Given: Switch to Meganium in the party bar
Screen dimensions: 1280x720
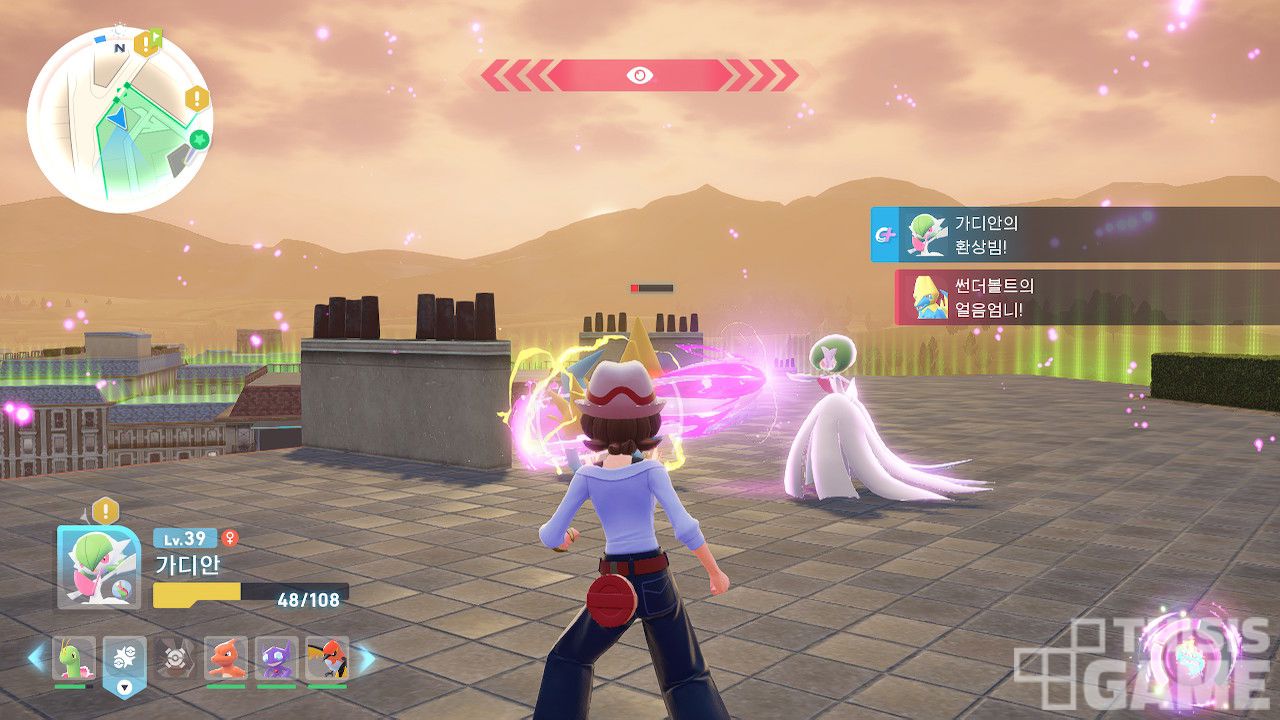Looking at the screenshot, I should (x=74, y=658).
